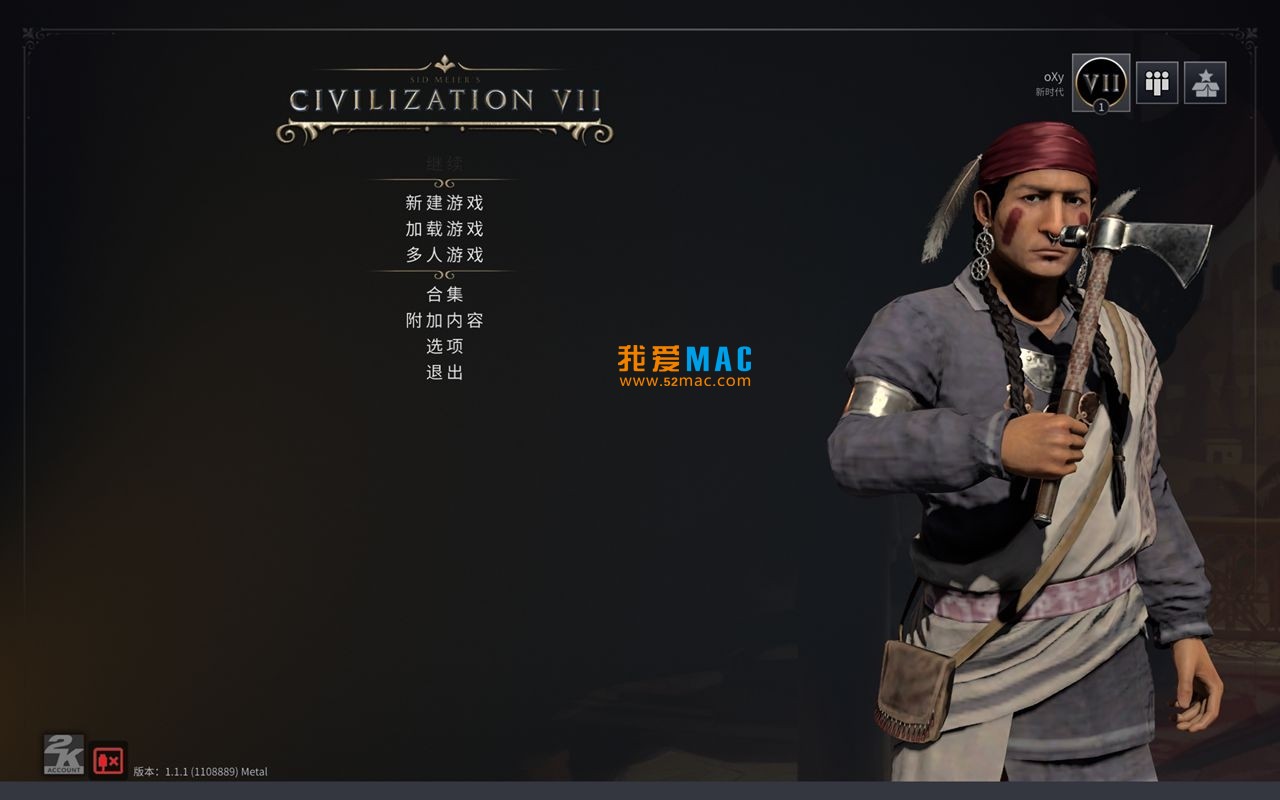Open the 合集 collection entry
The width and height of the screenshot is (1280, 800).
[444, 294]
